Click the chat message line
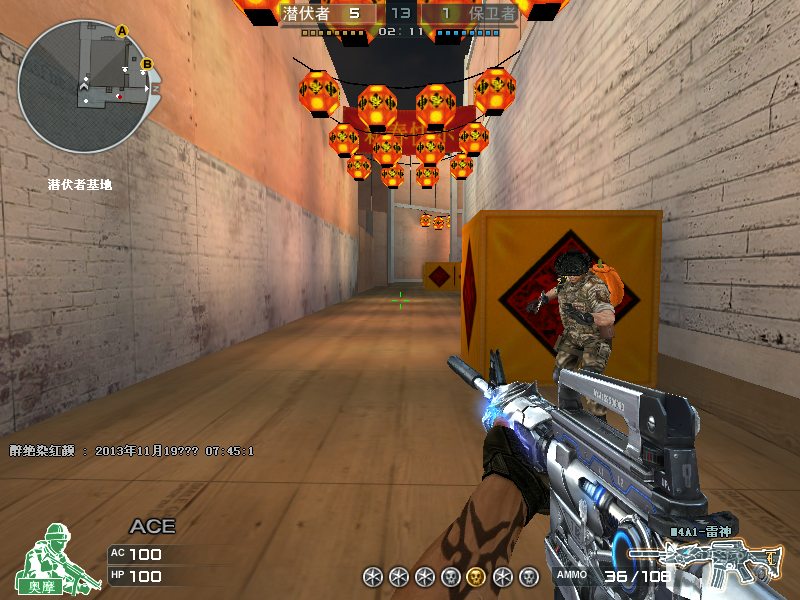This screenshot has height=600, width=800. 131,451
